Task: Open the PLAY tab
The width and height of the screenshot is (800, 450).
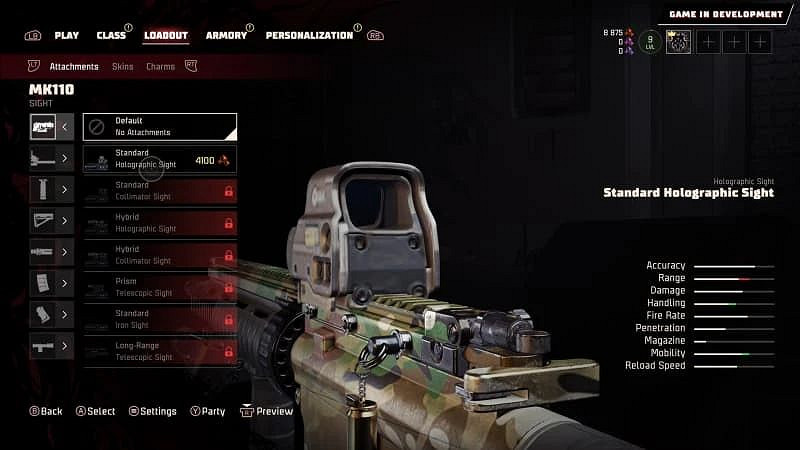Action: pos(66,35)
